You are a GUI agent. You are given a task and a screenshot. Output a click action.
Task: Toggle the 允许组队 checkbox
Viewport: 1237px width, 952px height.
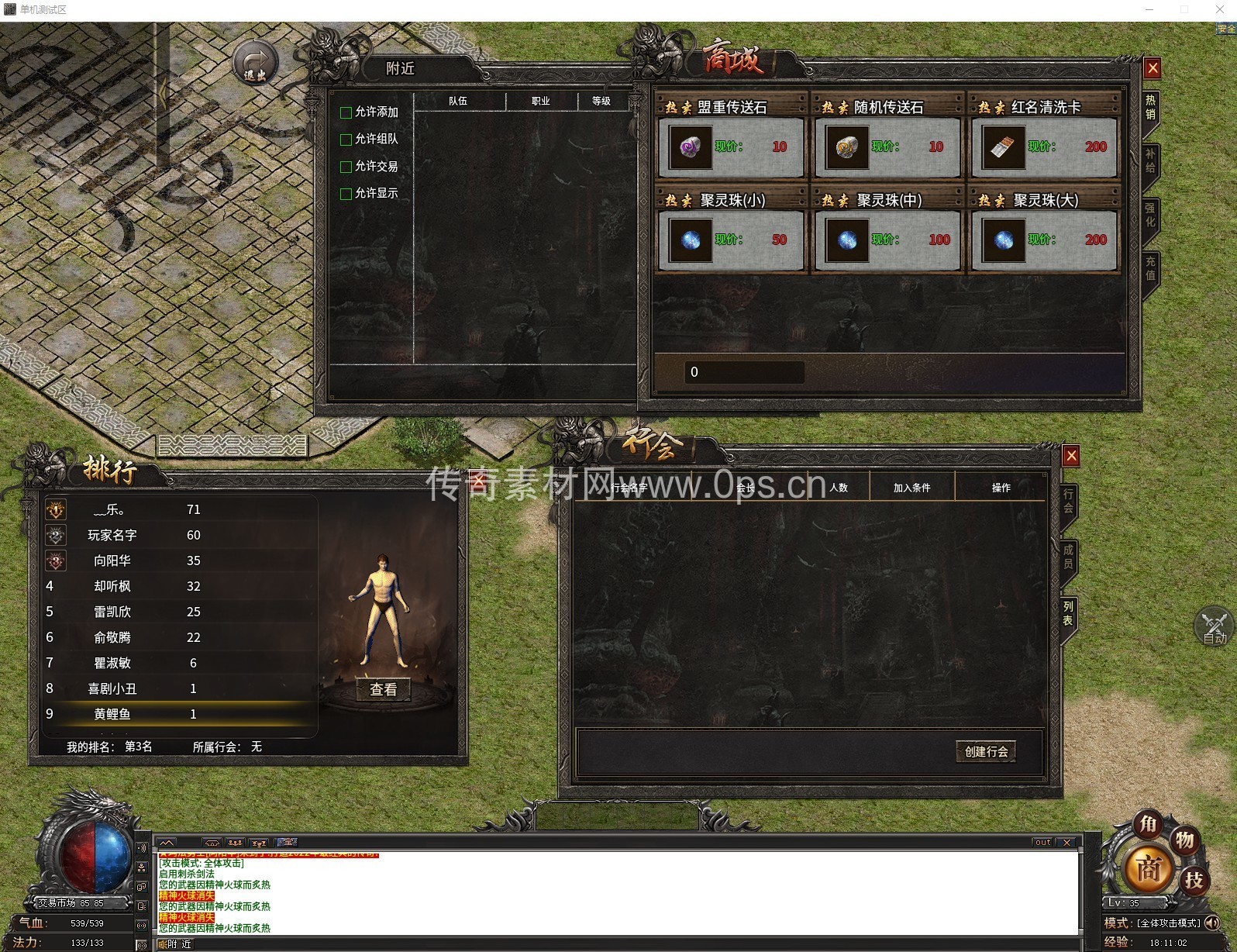(346, 140)
